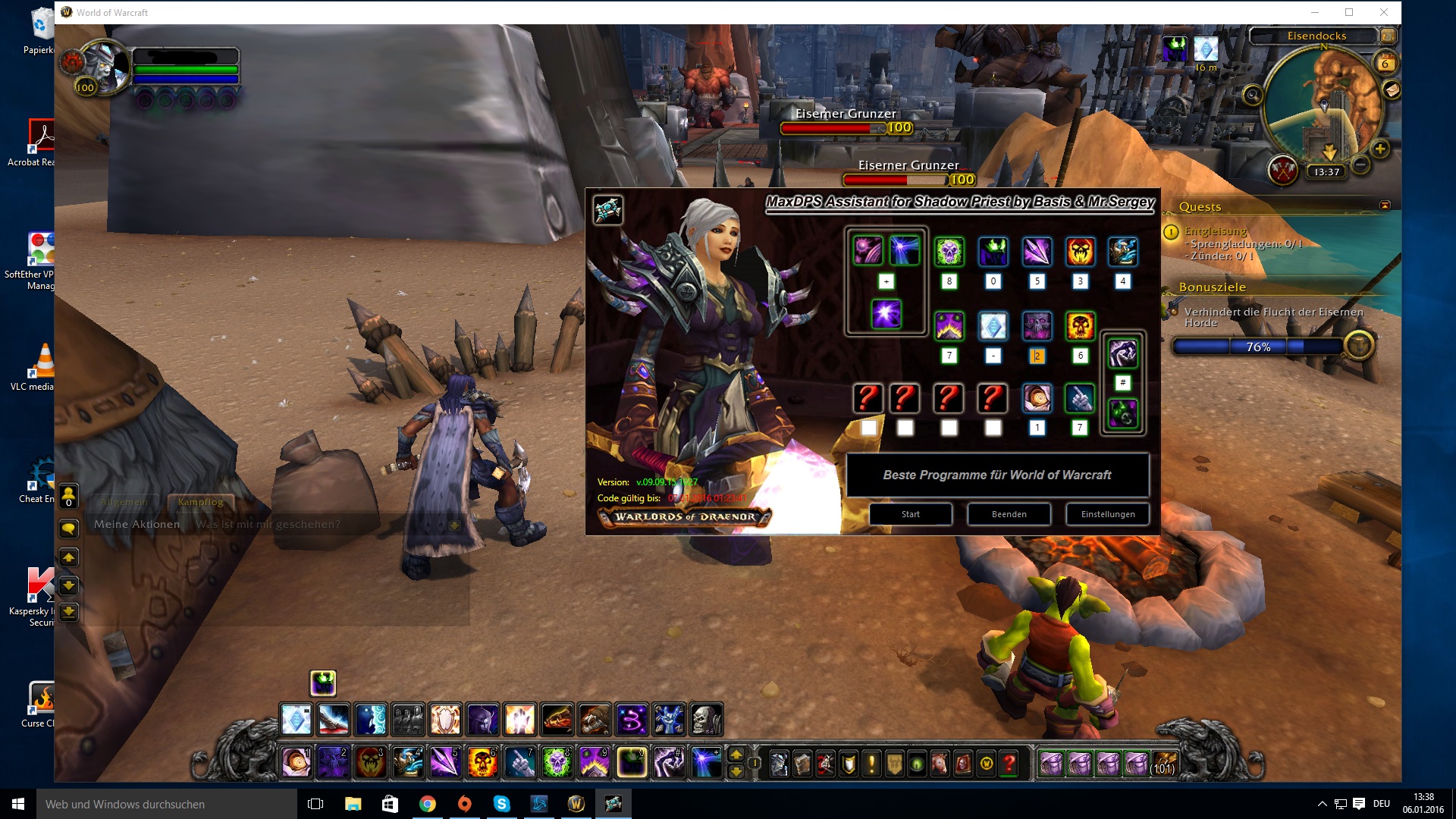The width and height of the screenshot is (1456, 819).
Task: Use the green skull spell in slot 8
Action: click(557, 763)
